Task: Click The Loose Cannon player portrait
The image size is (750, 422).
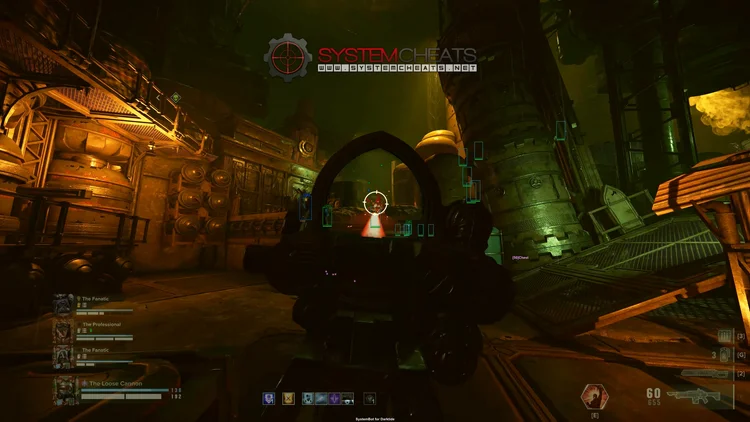Action: coord(66,389)
